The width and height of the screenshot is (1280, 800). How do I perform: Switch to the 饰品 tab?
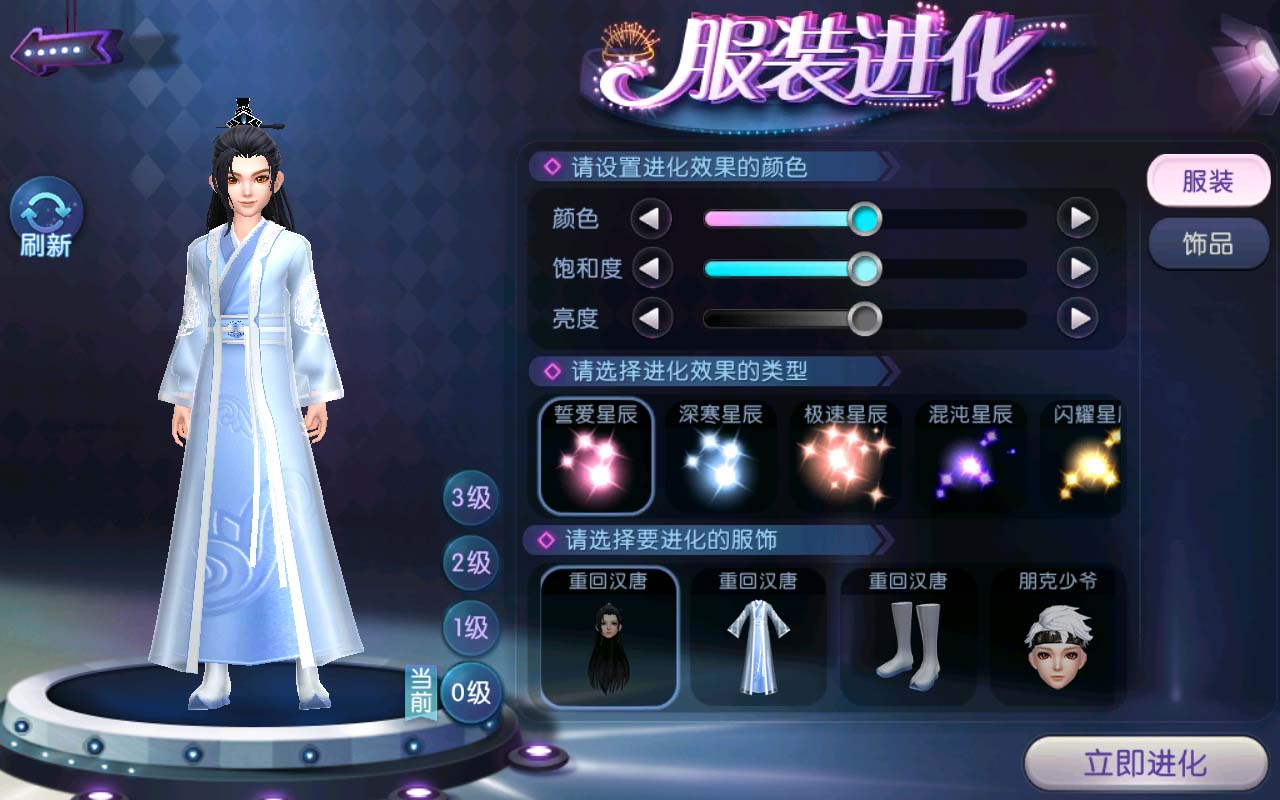[1208, 244]
